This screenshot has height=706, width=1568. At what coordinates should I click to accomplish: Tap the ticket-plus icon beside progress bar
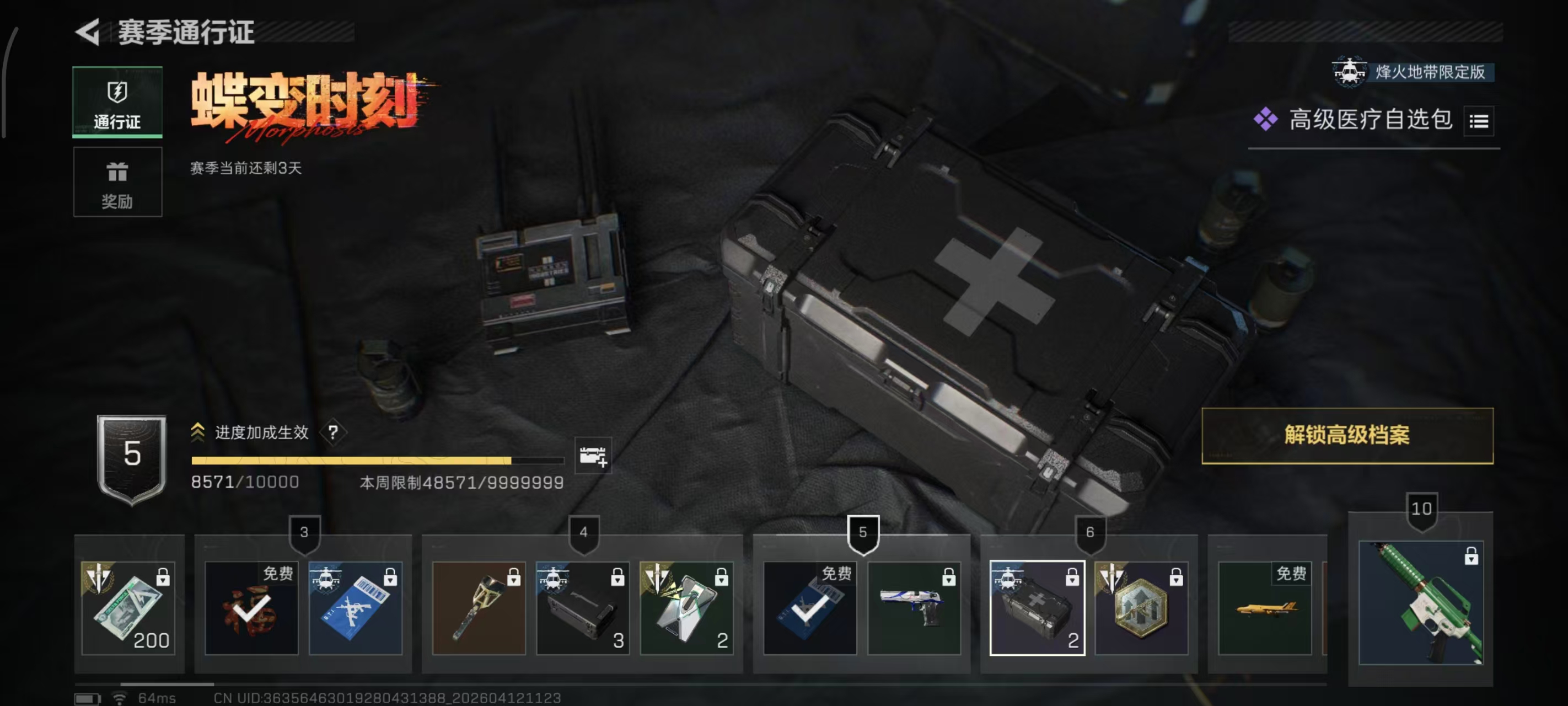pyautogui.click(x=592, y=456)
